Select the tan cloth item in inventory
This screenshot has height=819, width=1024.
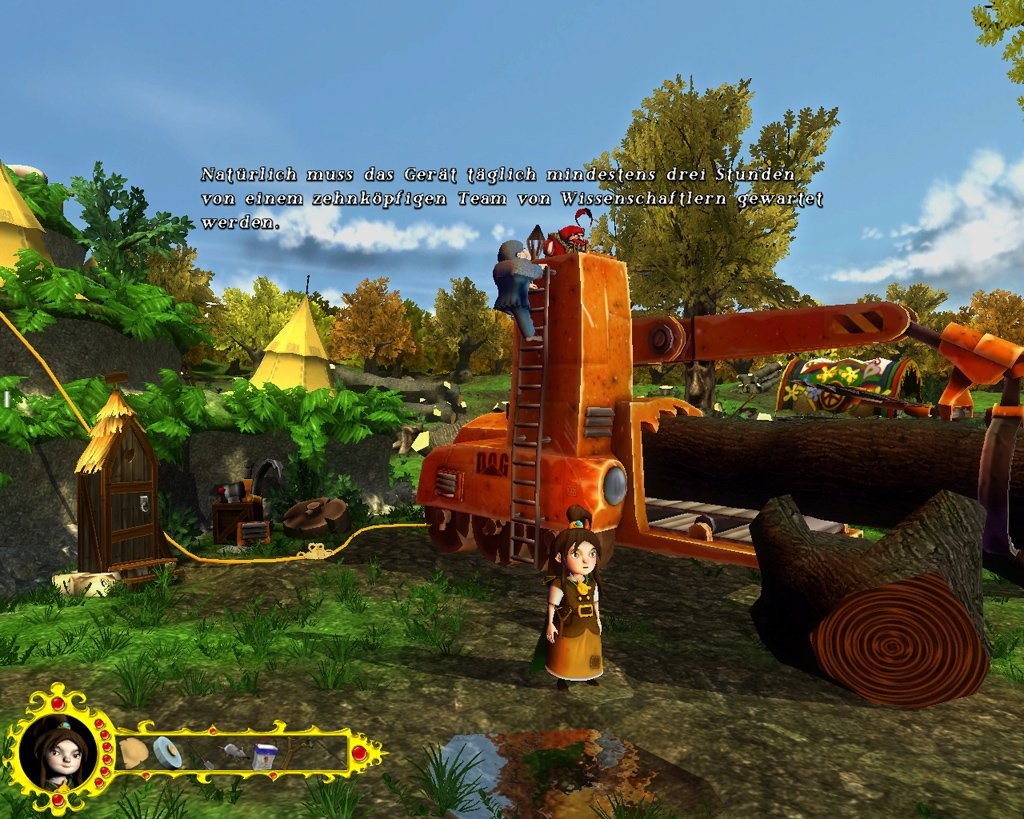[133, 752]
